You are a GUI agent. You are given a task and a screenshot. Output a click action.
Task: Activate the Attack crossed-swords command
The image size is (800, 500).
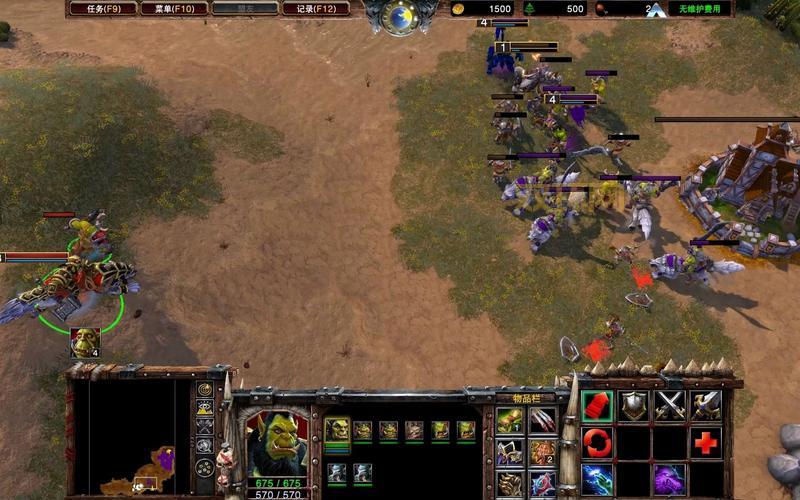670,406
